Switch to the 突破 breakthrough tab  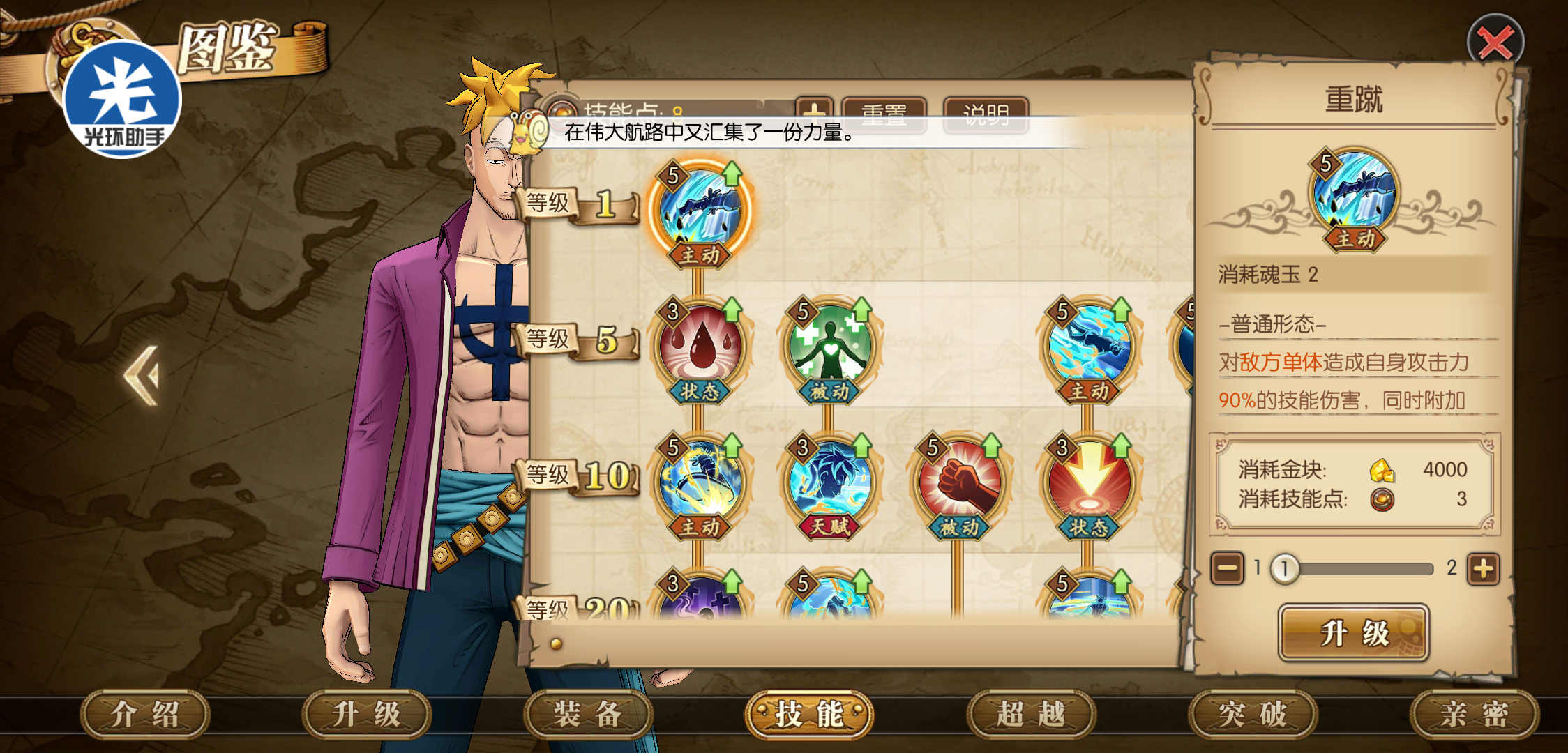coord(1253,715)
